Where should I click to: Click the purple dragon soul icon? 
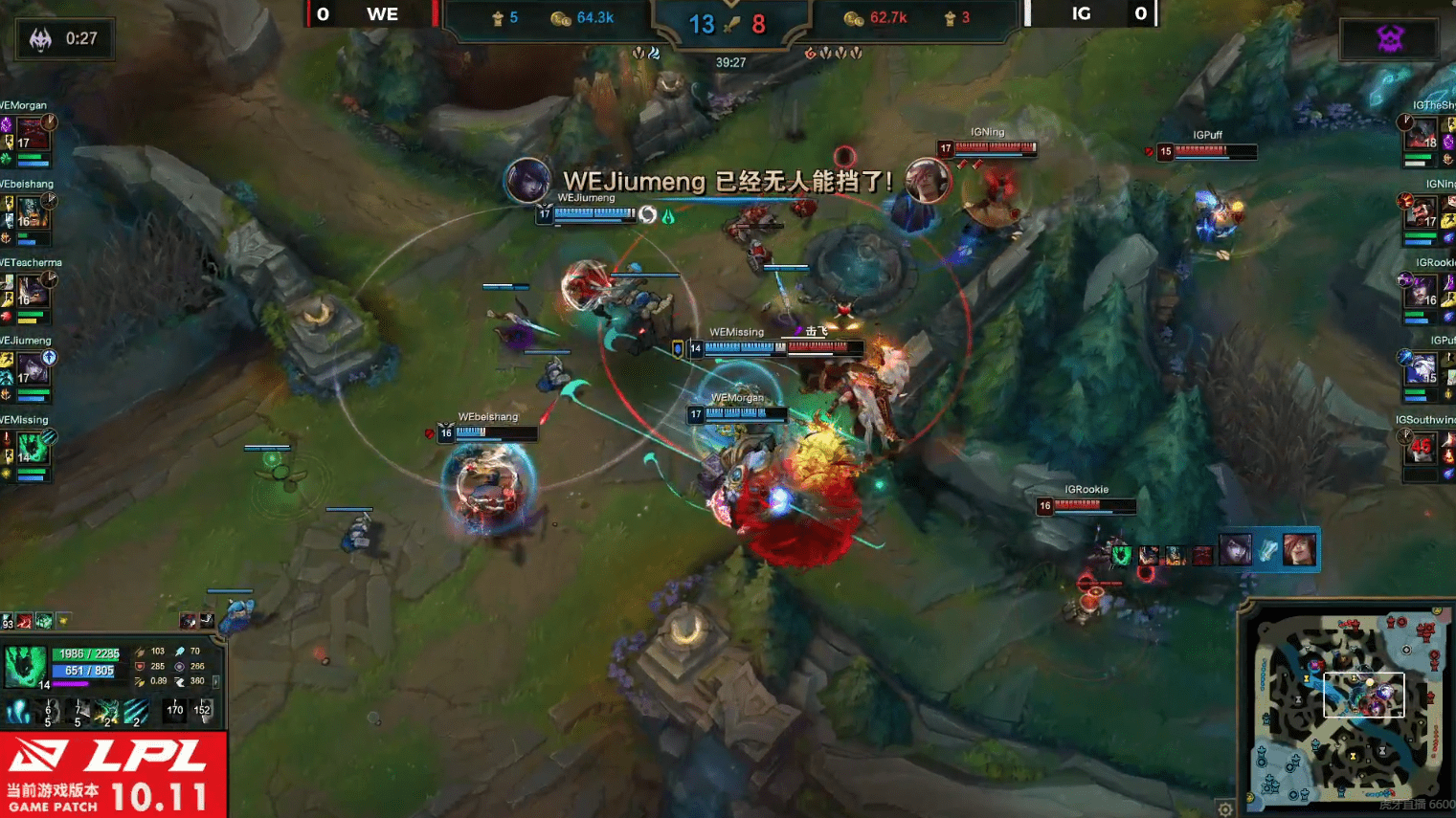(1389, 38)
